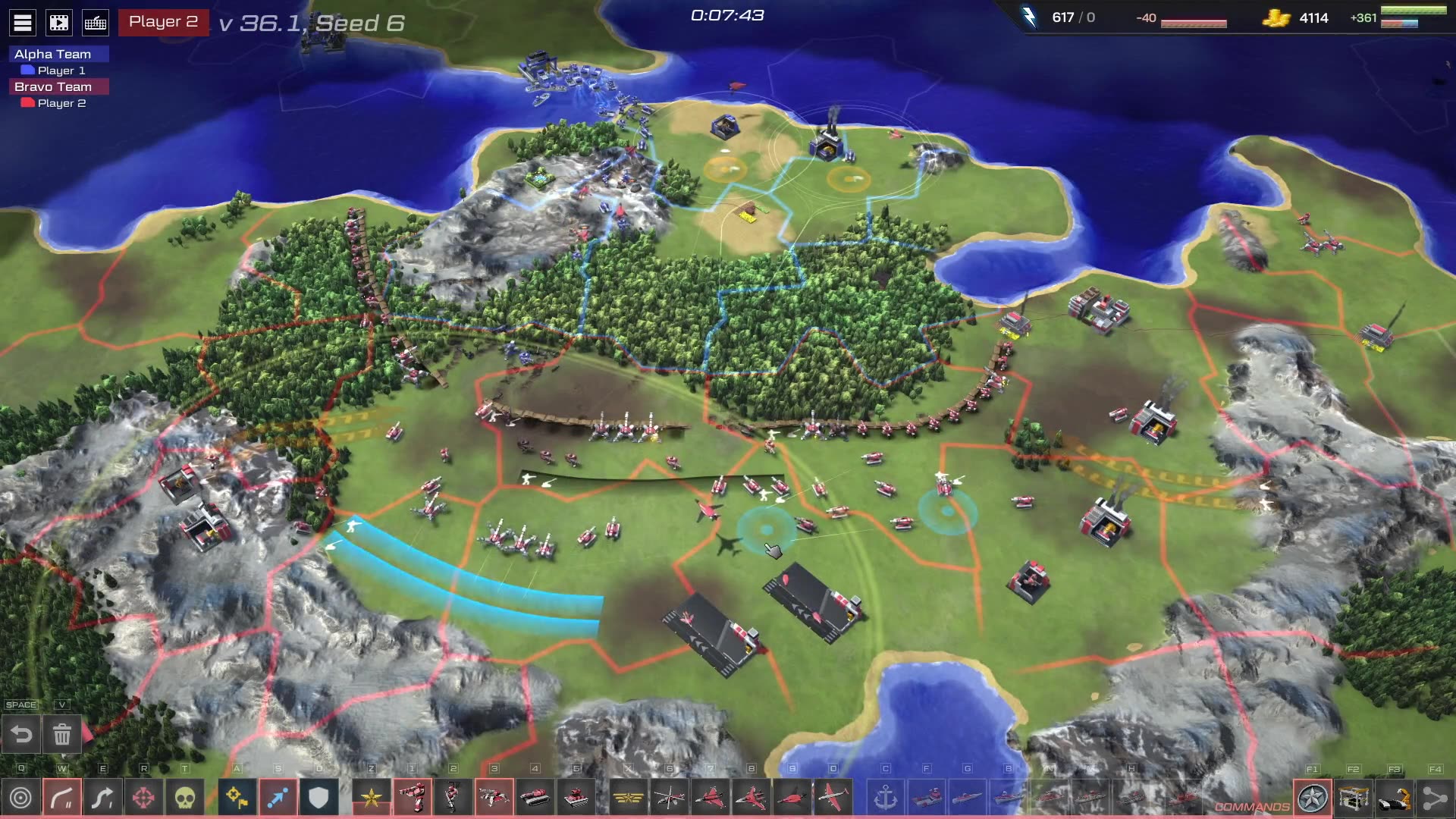The width and height of the screenshot is (1456, 819).
Task: Open the share nodes tab
Action: (1435, 798)
